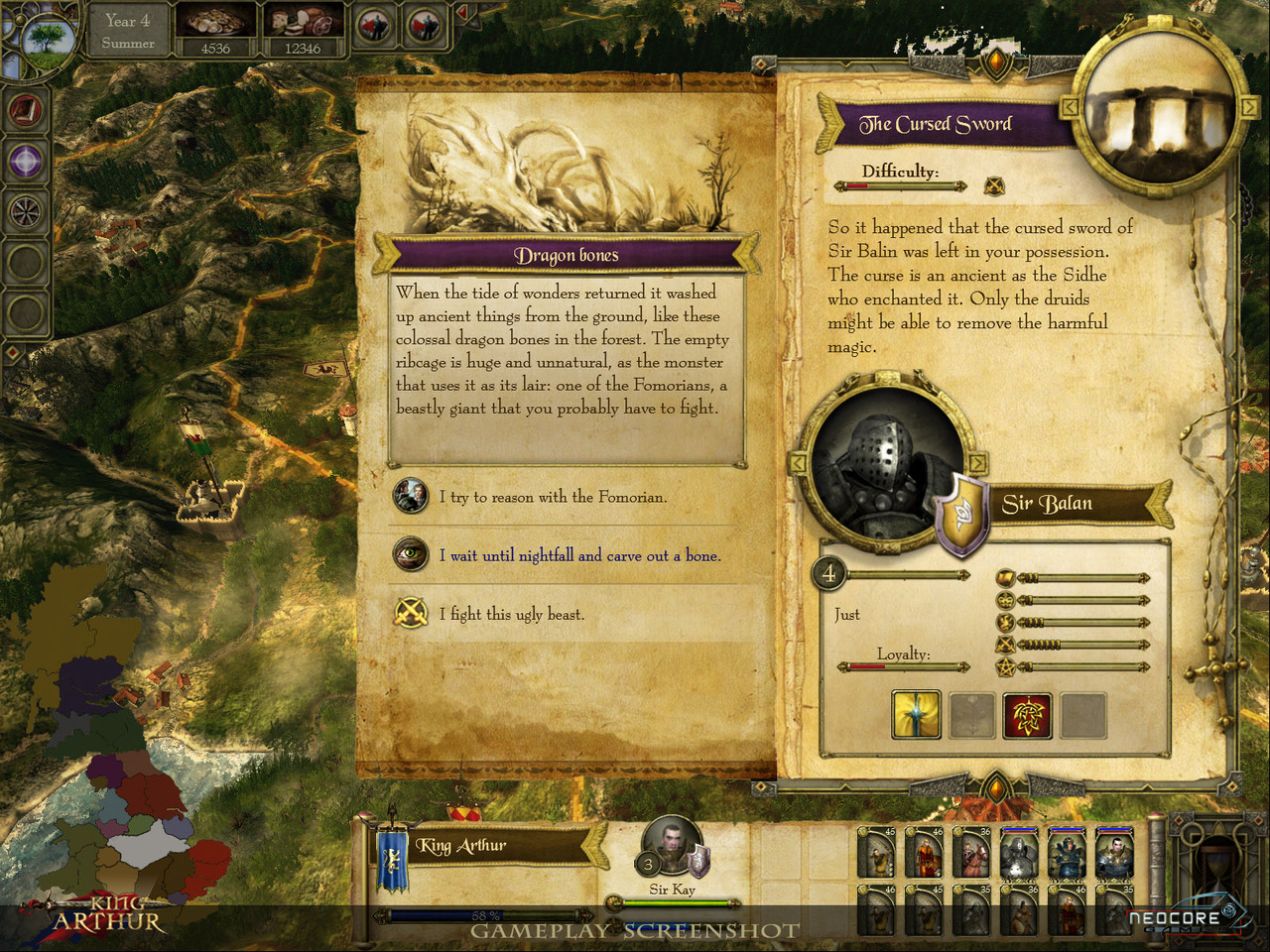This screenshot has height=952, width=1270.
Task: Select next army with red right arrow
Action: [x=424, y=27]
